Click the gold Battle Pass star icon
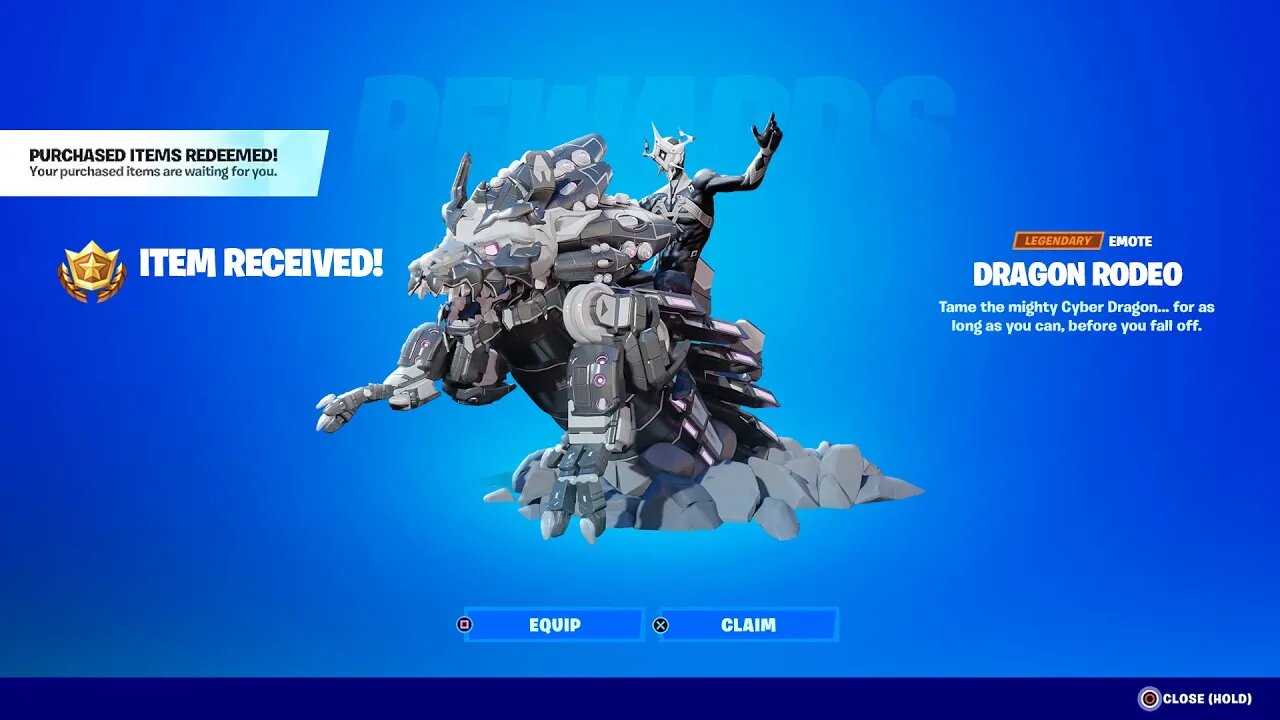This screenshot has width=1280, height=720. pos(90,266)
